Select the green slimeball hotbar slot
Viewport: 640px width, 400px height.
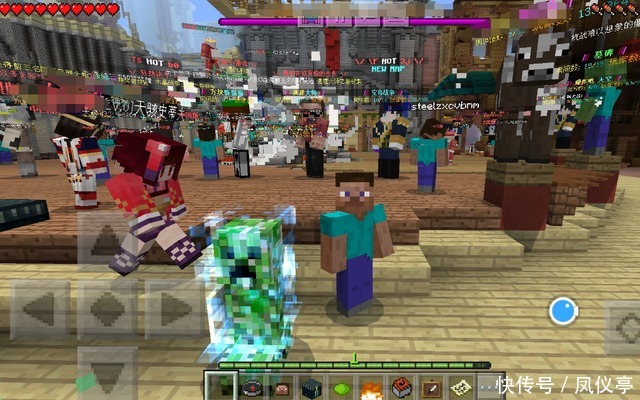(341, 387)
